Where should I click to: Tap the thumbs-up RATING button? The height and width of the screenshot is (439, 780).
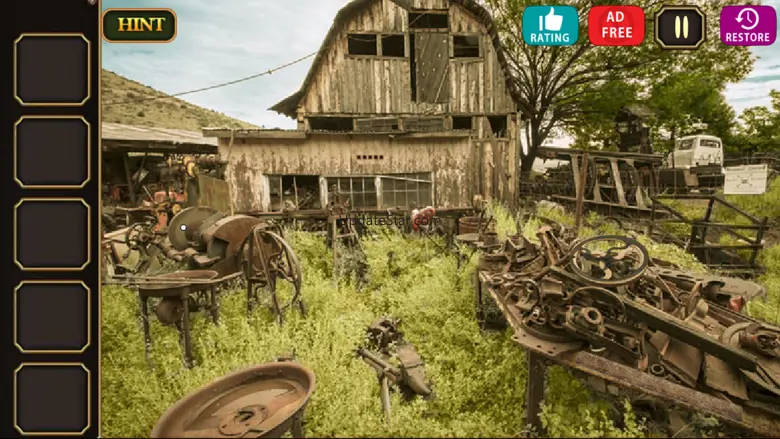tap(550, 26)
